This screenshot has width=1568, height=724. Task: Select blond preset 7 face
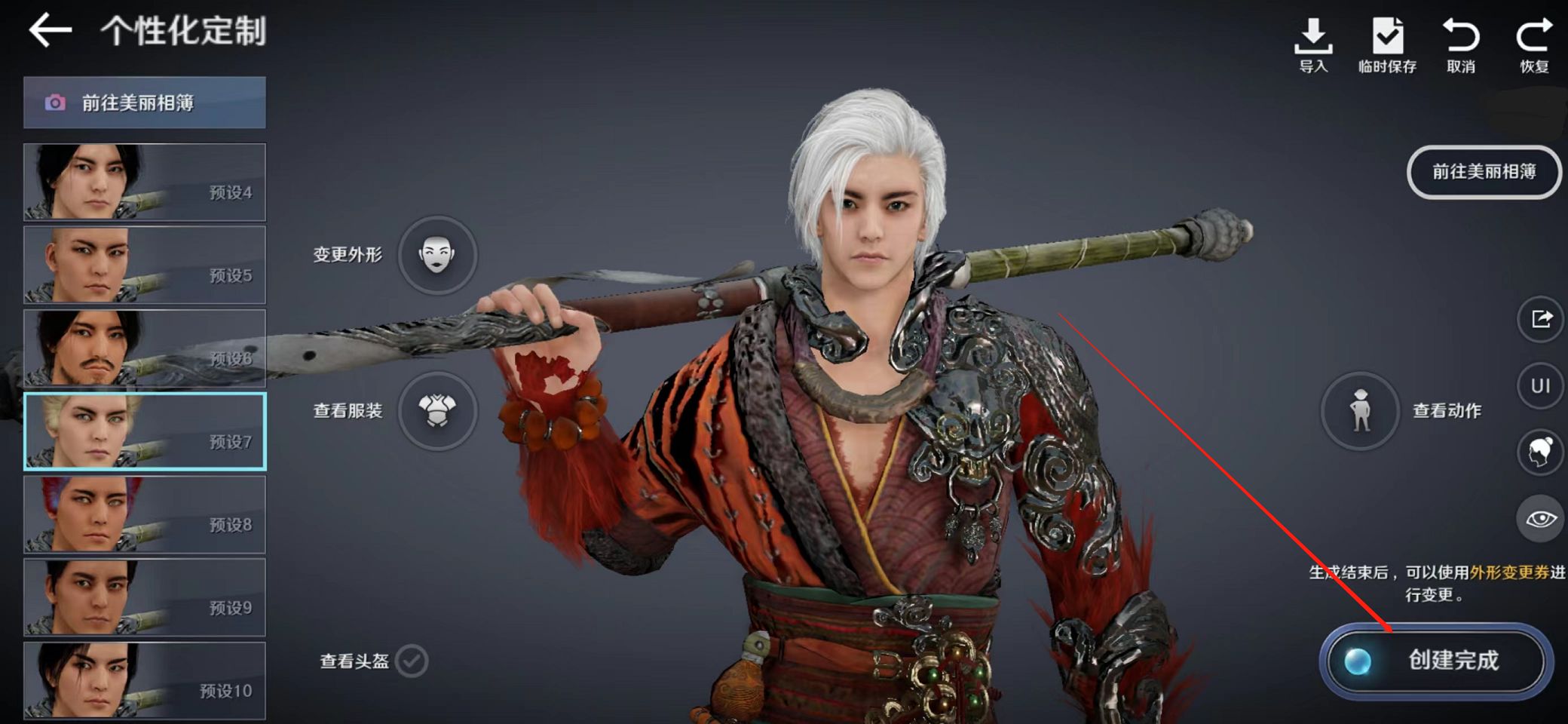coord(144,431)
